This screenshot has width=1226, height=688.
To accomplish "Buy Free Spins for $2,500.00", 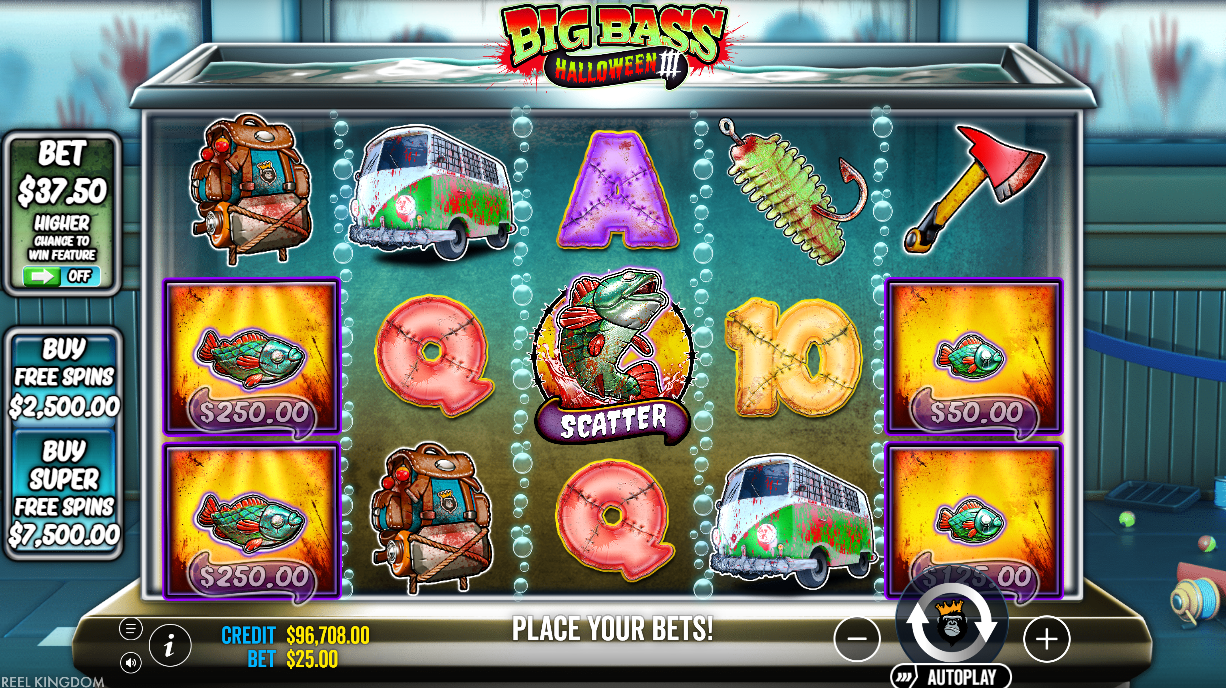I will 64,378.
